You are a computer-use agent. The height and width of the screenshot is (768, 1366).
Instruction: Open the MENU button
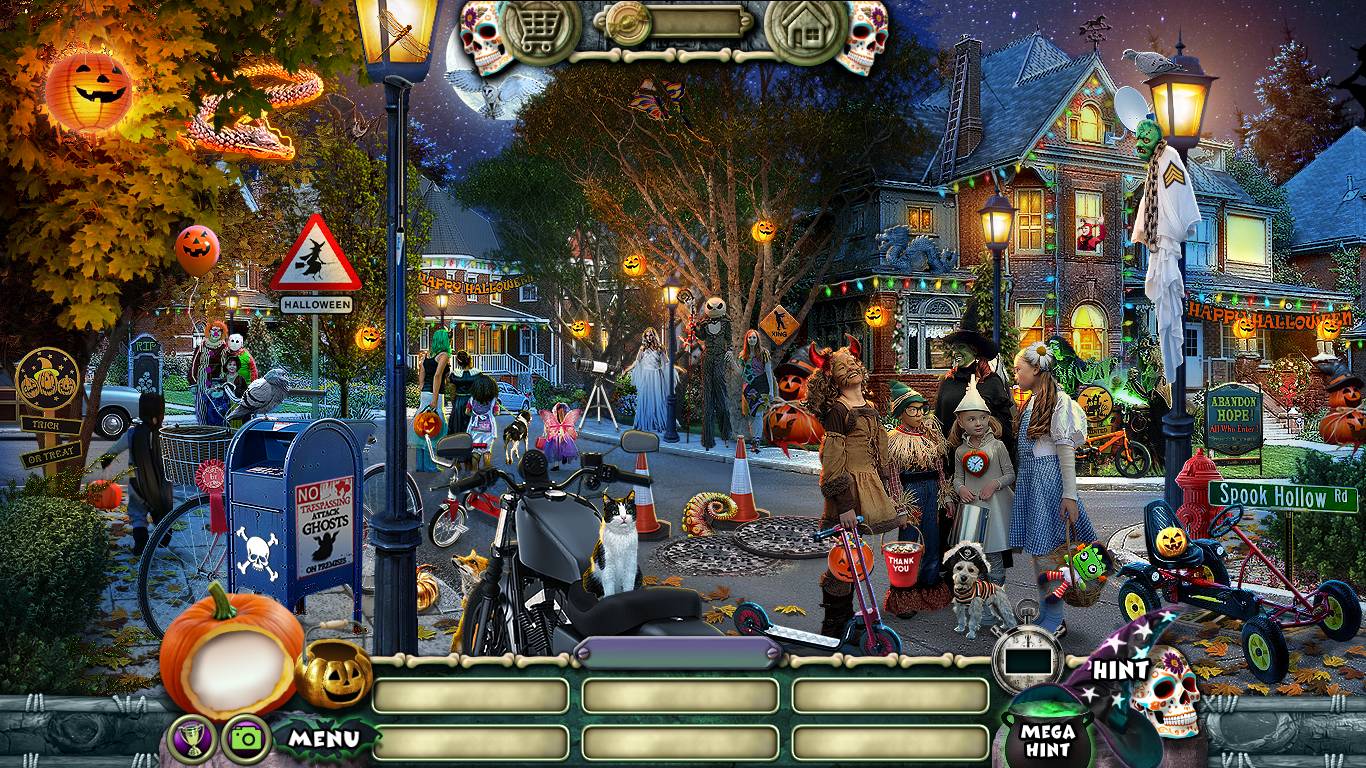click(x=324, y=739)
